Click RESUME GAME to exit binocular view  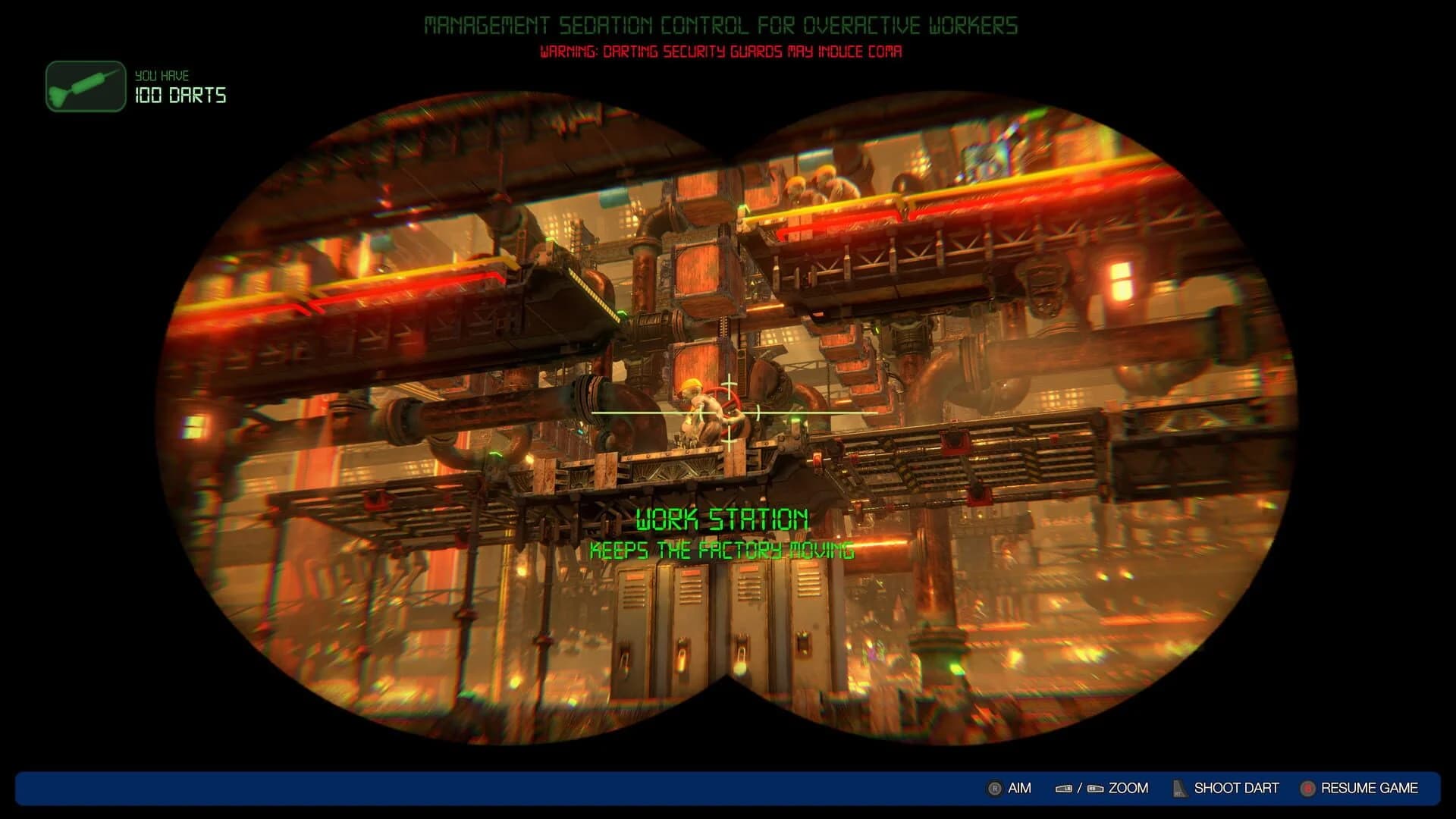(1370, 789)
